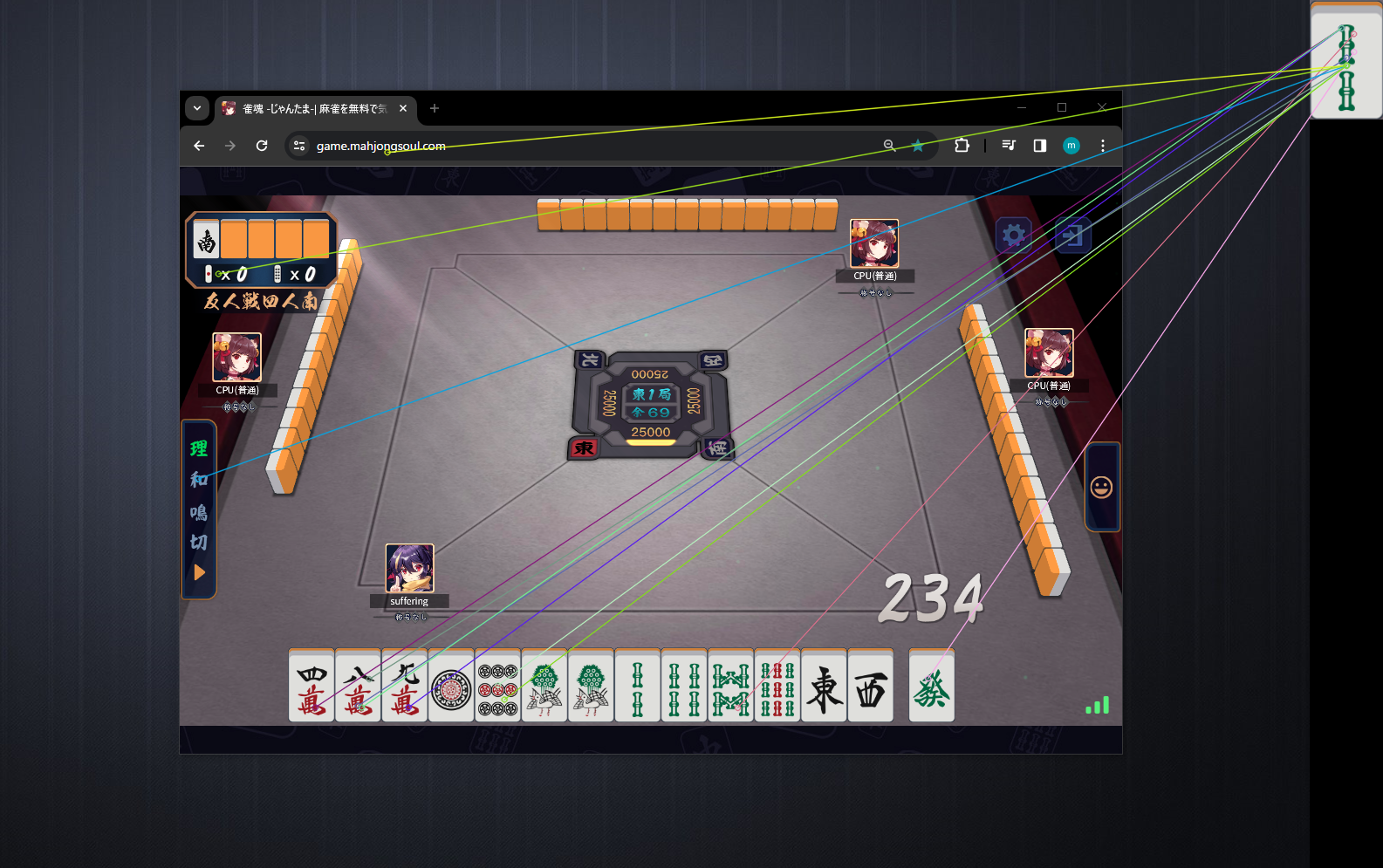1383x868 pixels.
Task: Click the exit game icon
Action: point(1071,235)
